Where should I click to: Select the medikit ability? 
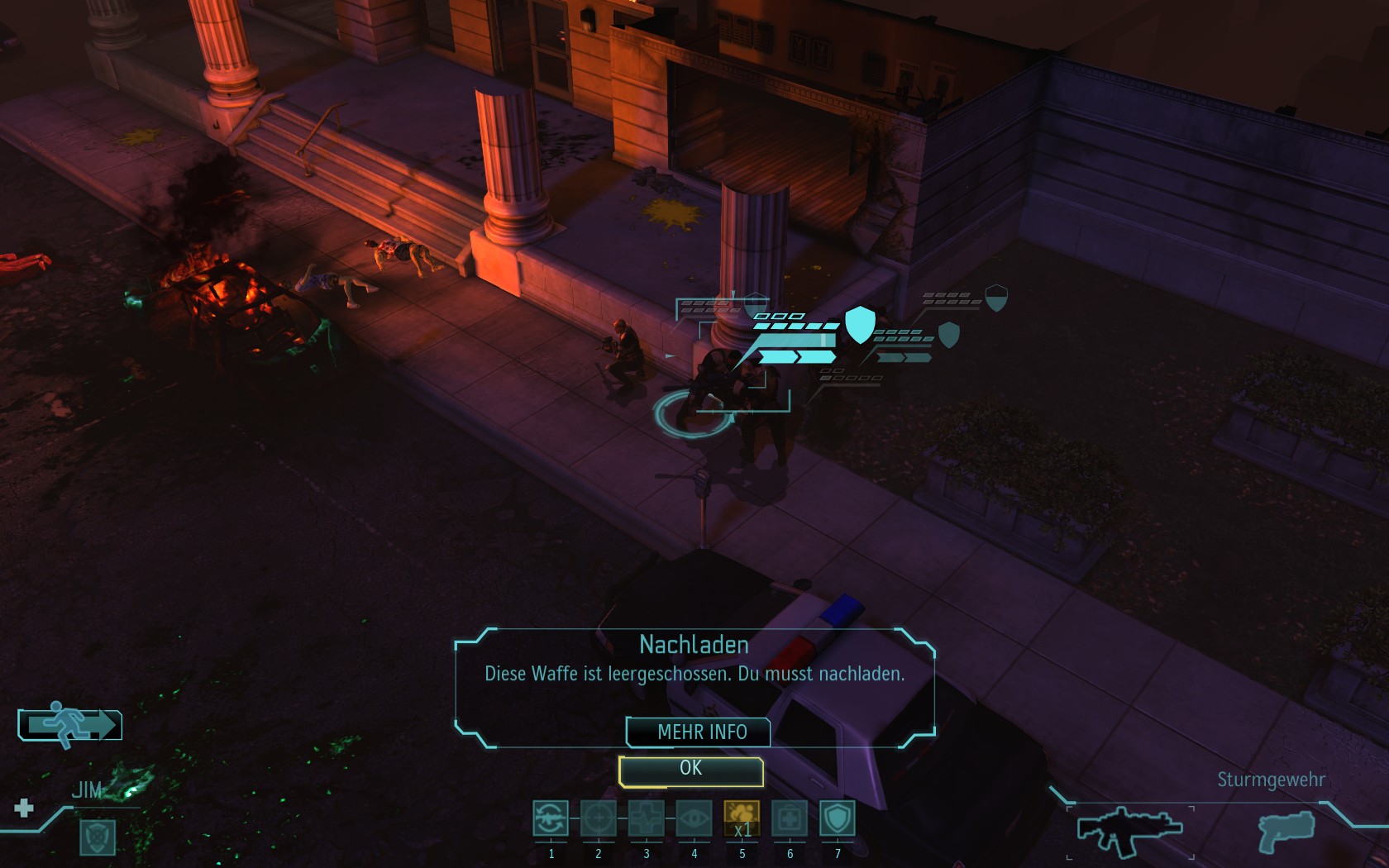point(790,818)
